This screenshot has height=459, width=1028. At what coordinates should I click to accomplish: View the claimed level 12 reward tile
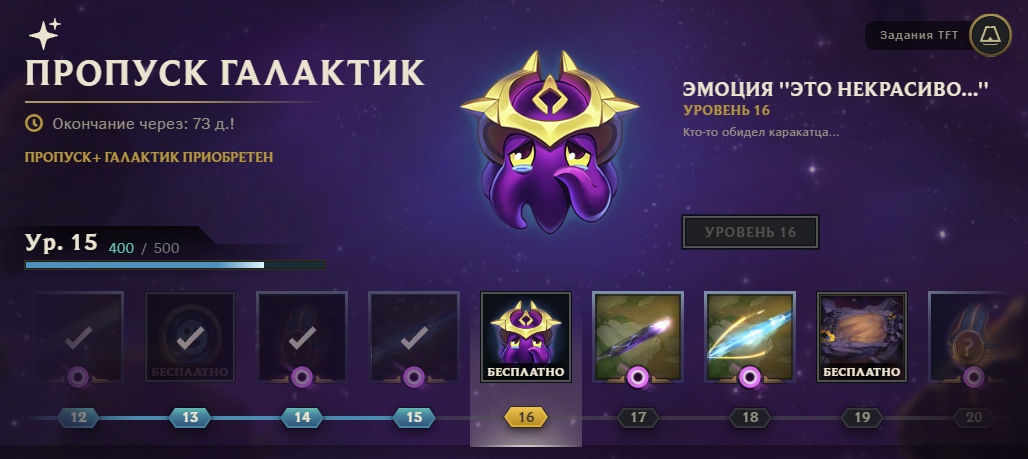pos(78,338)
